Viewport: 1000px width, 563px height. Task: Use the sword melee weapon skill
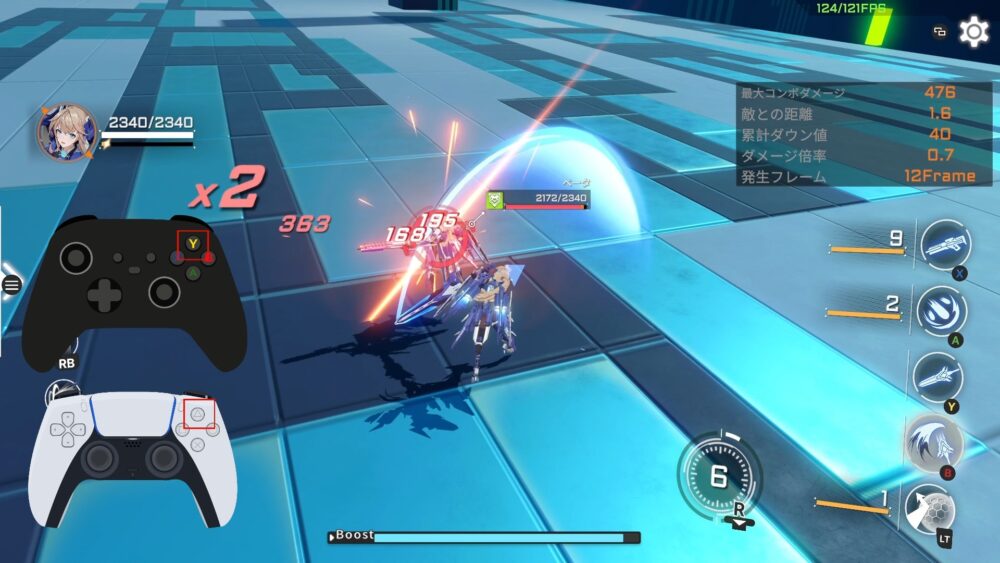point(937,376)
